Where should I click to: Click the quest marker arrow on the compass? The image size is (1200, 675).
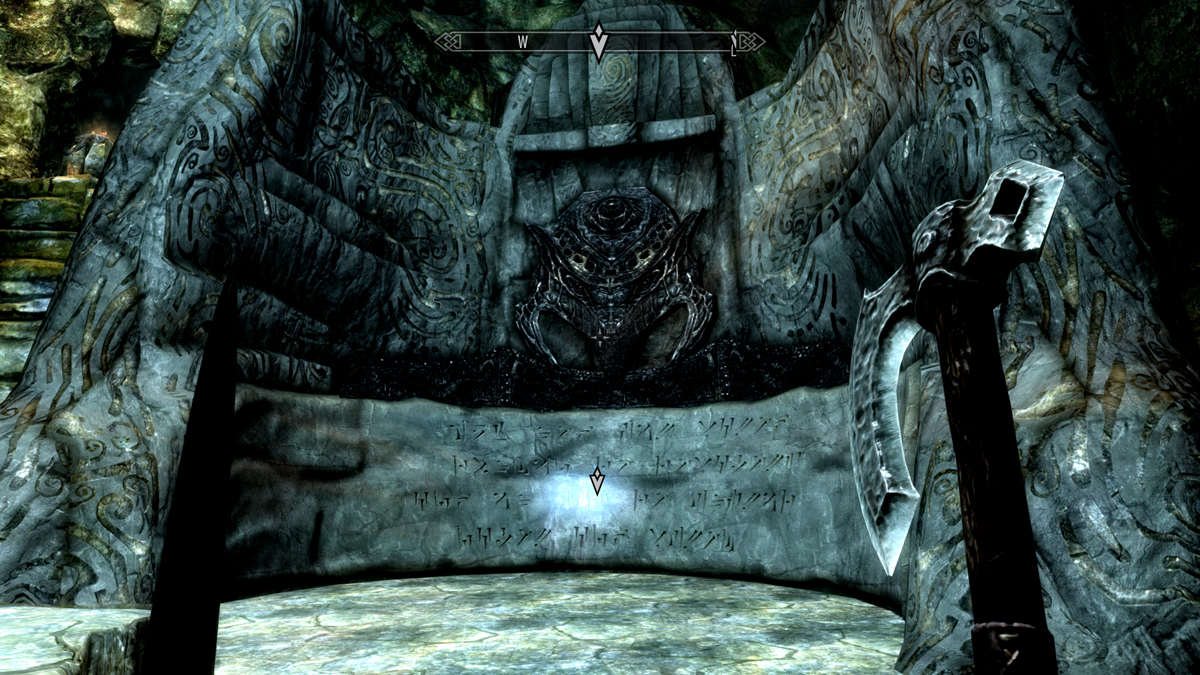coord(598,43)
